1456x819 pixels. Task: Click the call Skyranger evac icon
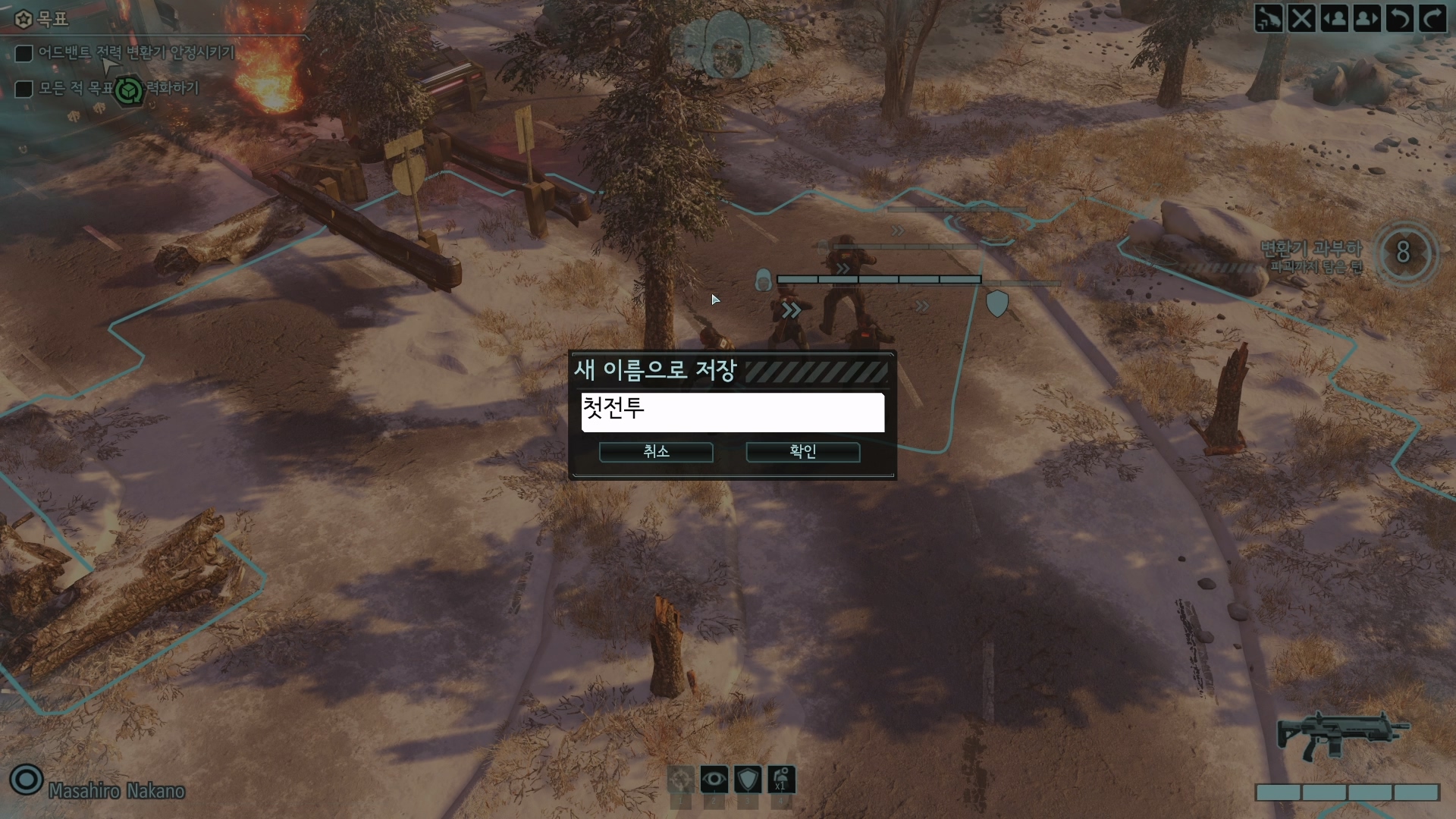click(x=1269, y=18)
